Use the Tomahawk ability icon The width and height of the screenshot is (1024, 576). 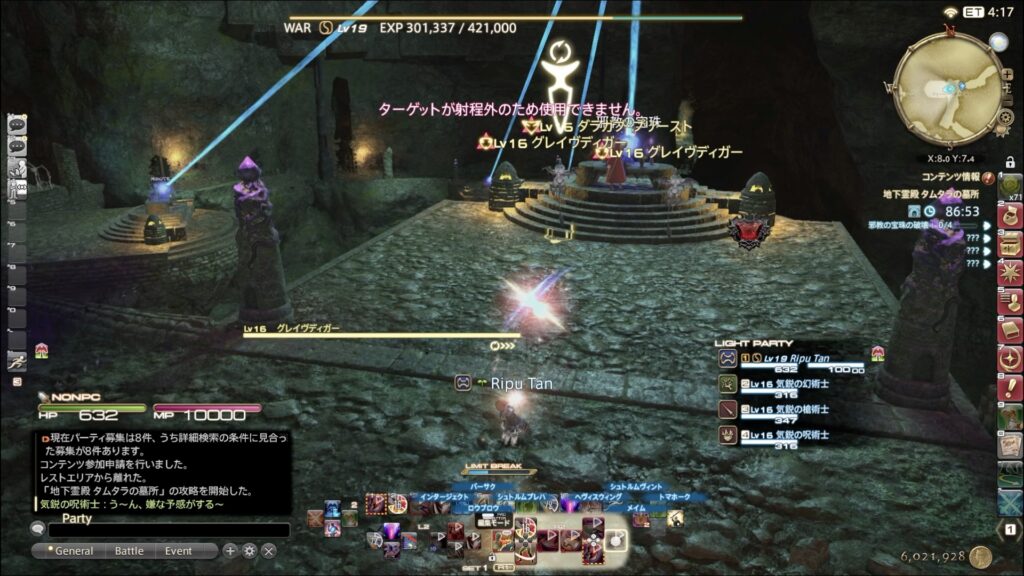click(676, 516)
